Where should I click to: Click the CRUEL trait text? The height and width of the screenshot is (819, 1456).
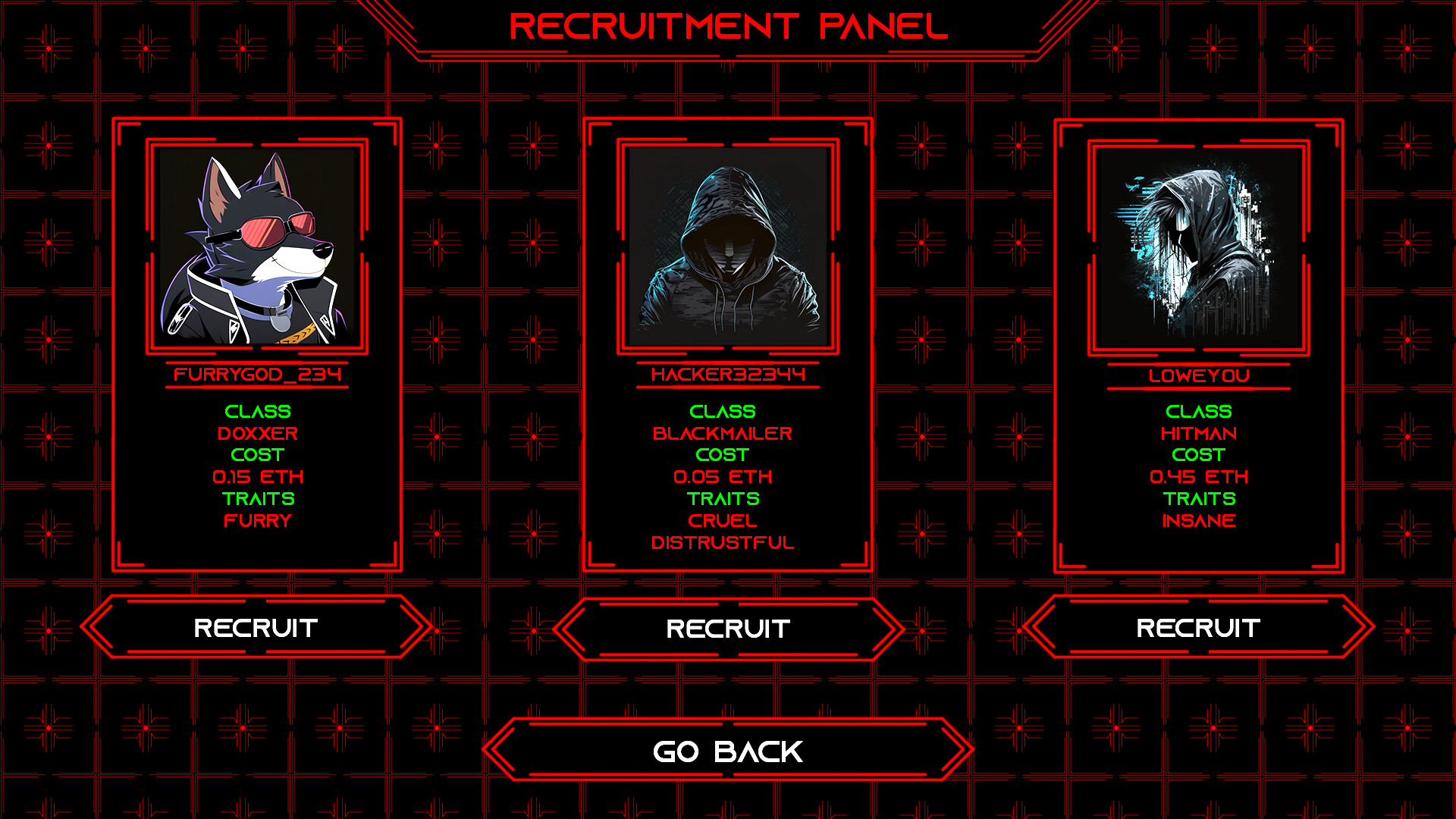(x=724, y=521)
